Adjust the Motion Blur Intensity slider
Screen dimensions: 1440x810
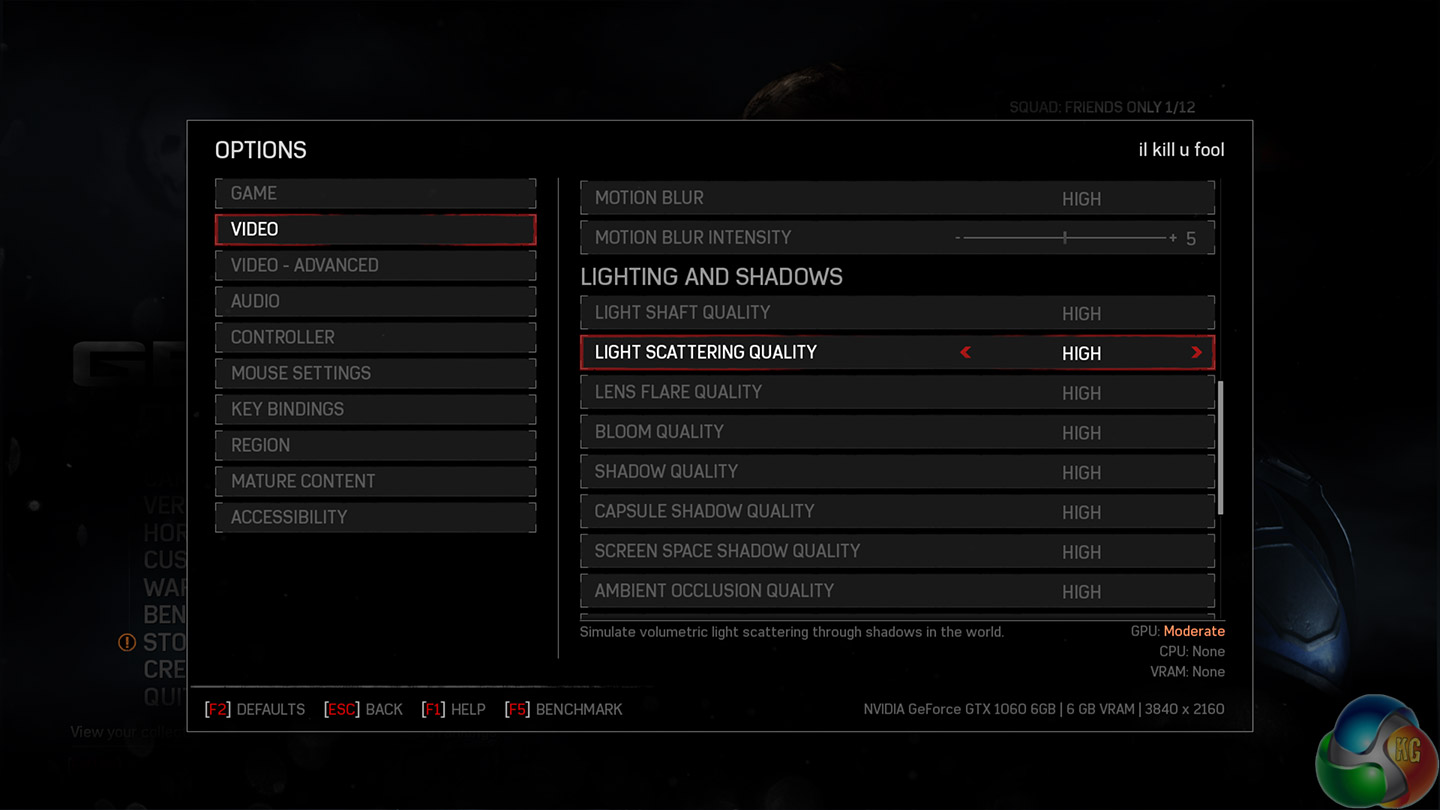coord(1065,238)
